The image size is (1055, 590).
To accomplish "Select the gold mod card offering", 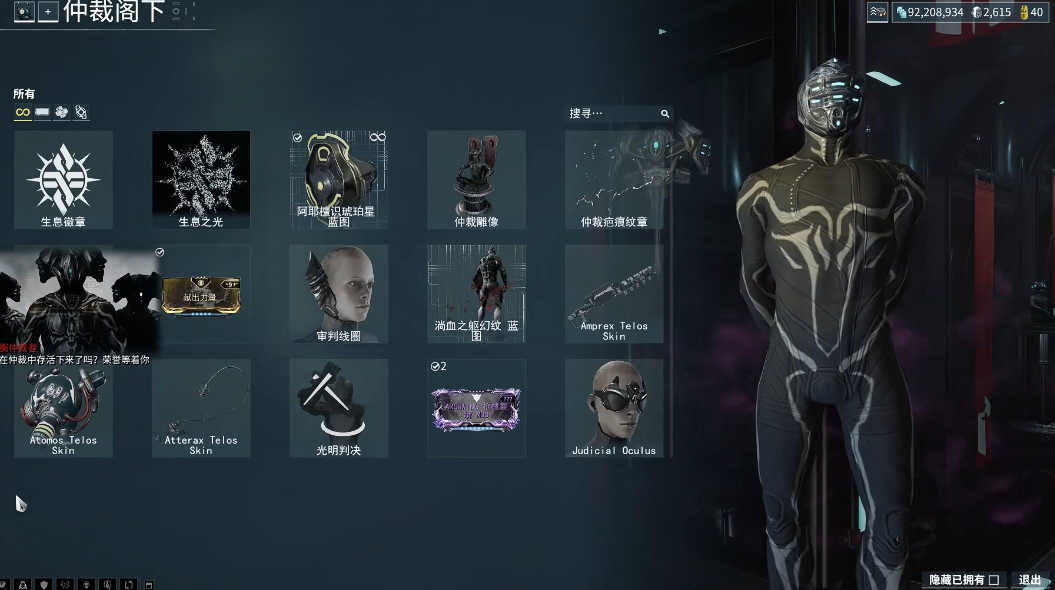I will tap(201, 294).
